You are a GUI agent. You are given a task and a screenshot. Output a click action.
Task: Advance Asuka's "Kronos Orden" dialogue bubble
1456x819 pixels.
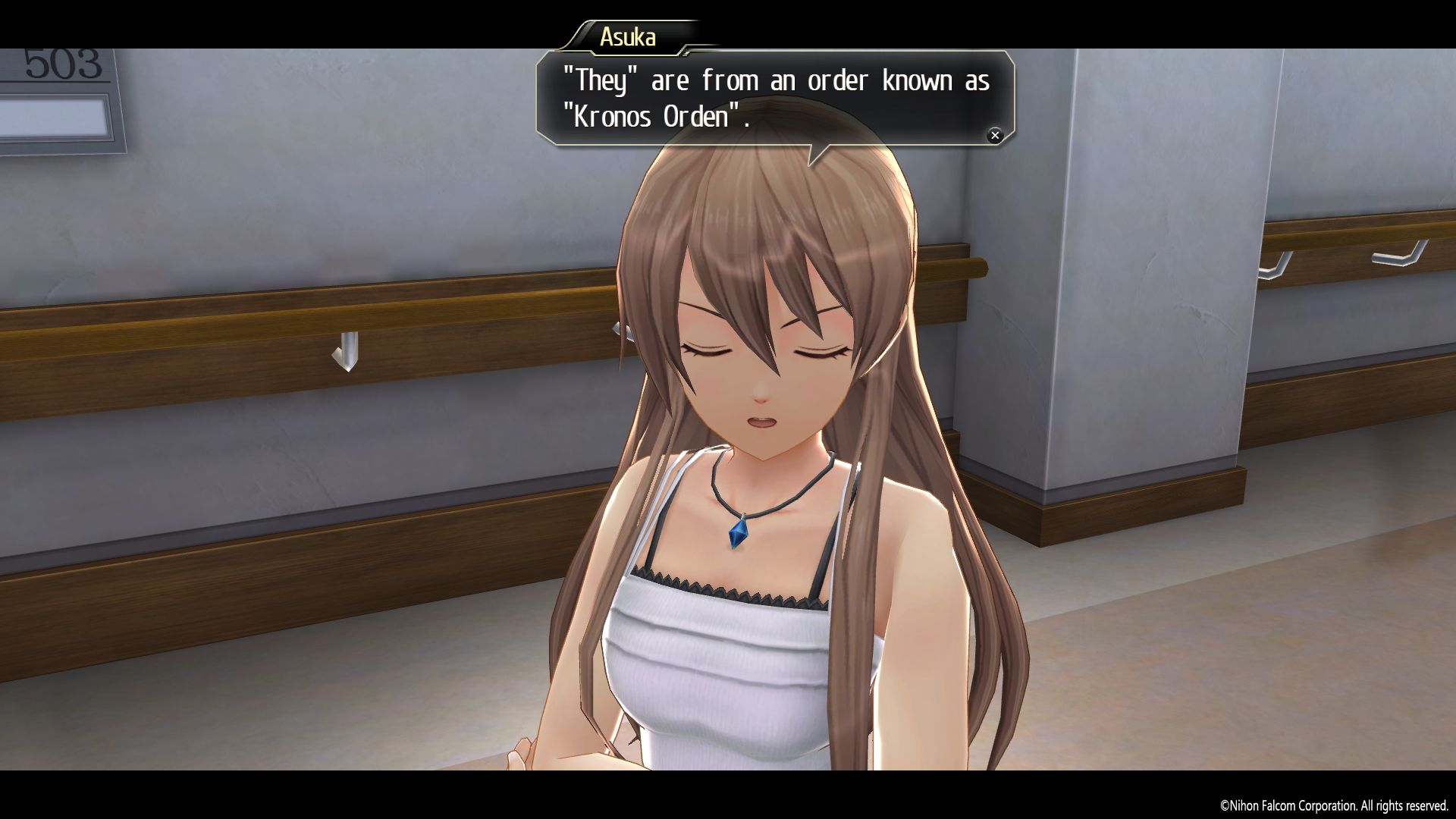pos(994,135)
